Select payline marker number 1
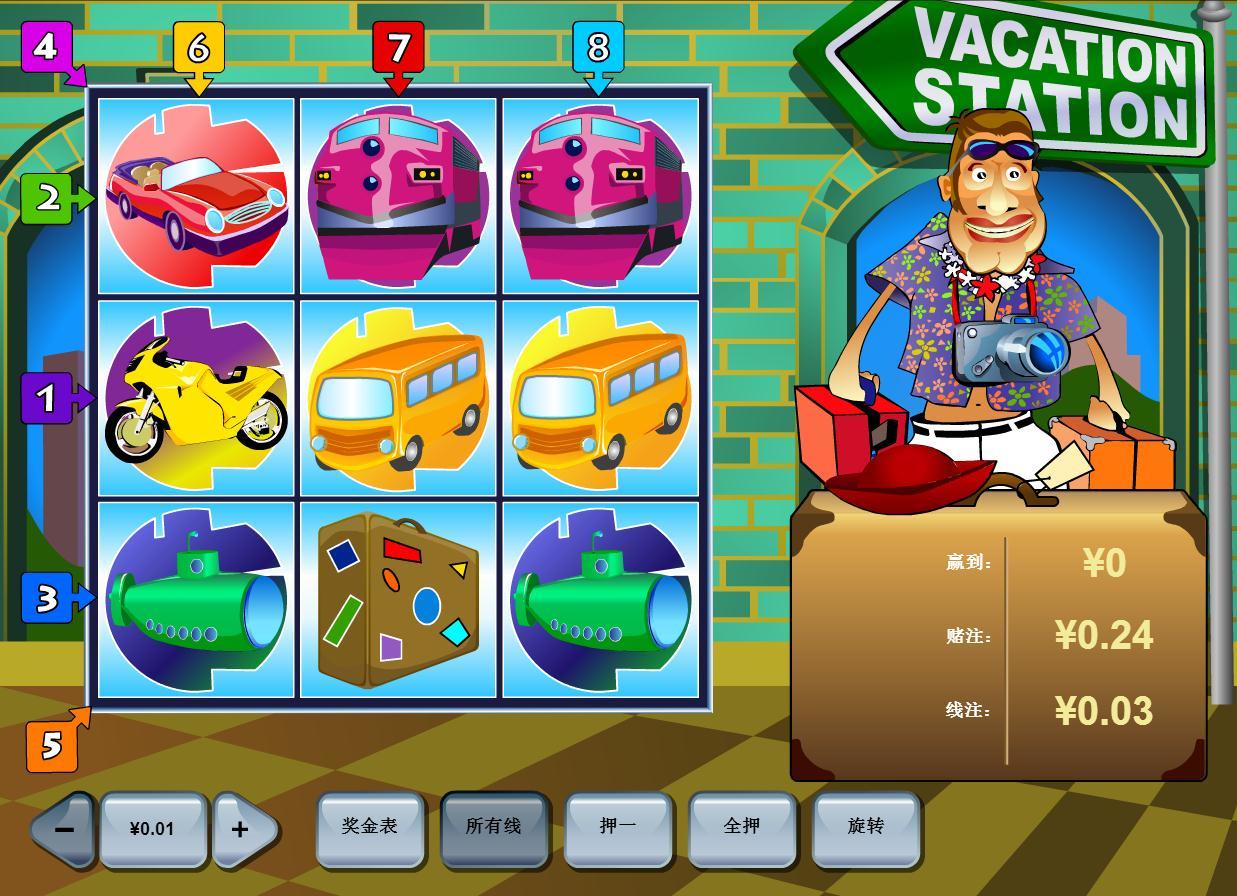This screenshot has width=1237, height=896. [47, 399]
